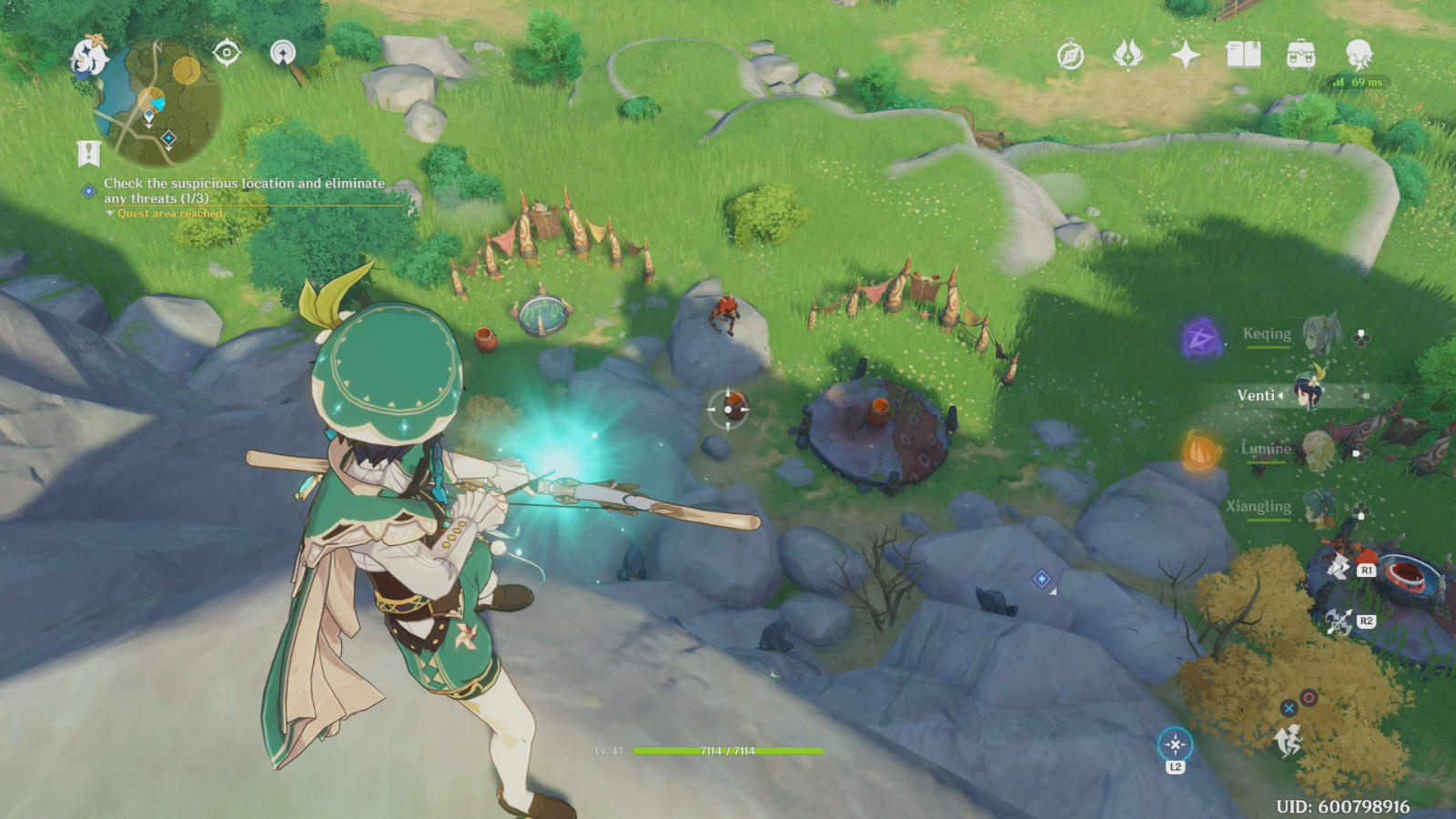Screen dimensions: 1456x819
Task: Select the tracked quest objective text
Action: [244, 190]
